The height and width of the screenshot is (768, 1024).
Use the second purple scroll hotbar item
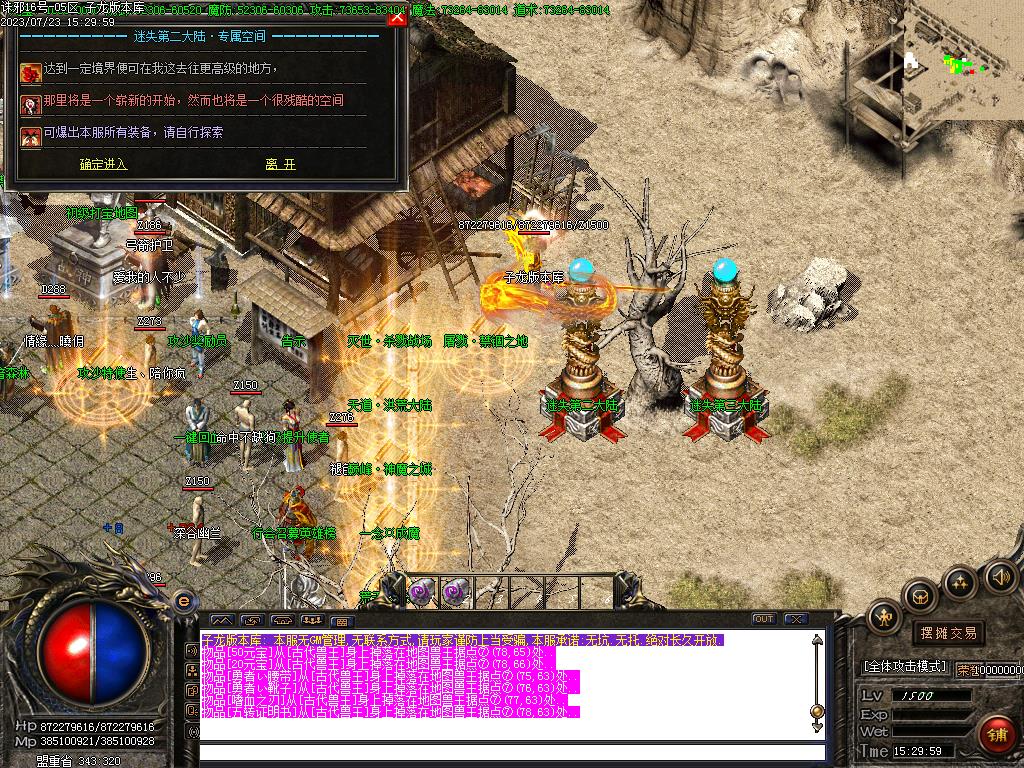click(455, 590)
